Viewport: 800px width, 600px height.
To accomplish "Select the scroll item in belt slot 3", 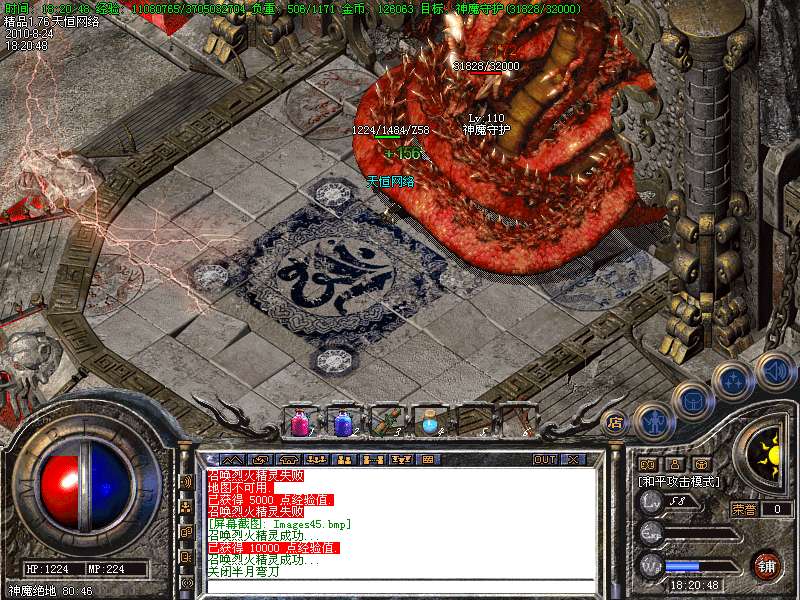I will pyautogui.click(x=386, y=422).
